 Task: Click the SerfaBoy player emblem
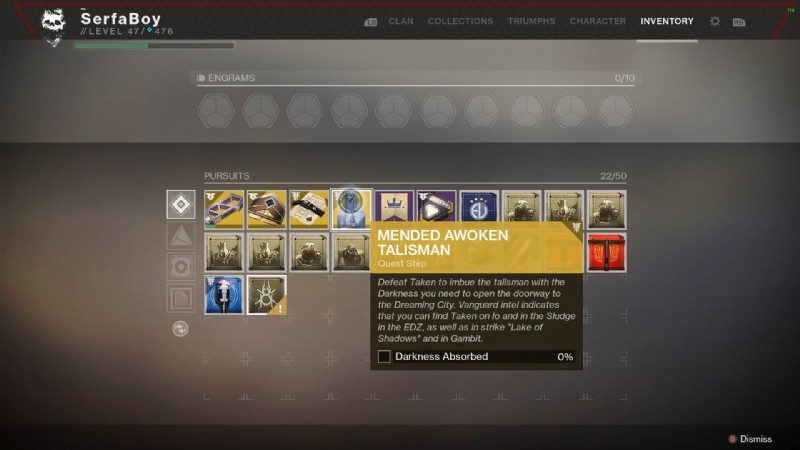point(54,26)
